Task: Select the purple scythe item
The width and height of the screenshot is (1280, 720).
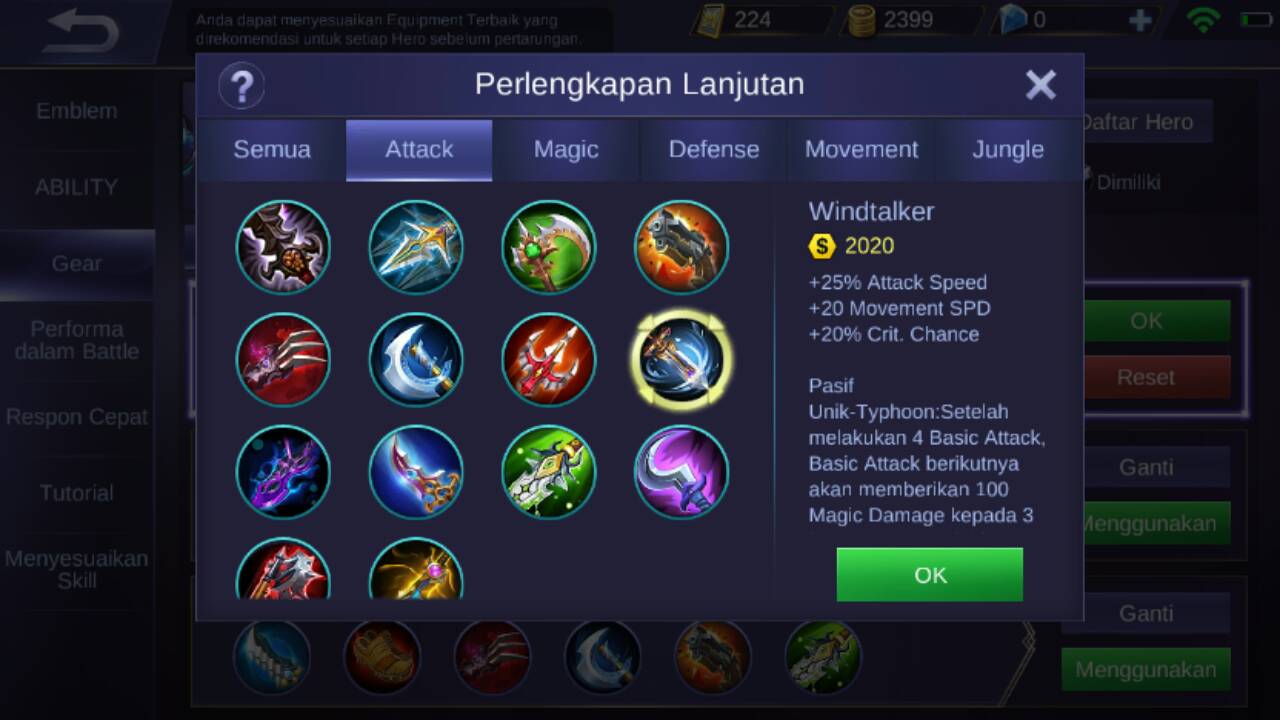Action: click(682, 472)
